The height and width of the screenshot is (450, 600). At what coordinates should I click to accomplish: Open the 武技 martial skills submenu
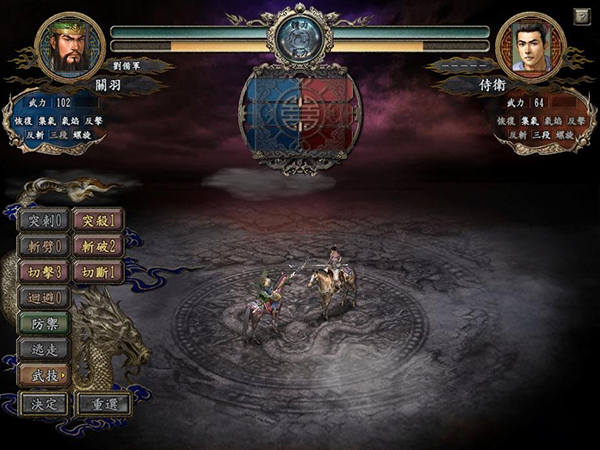click(44, 375)
